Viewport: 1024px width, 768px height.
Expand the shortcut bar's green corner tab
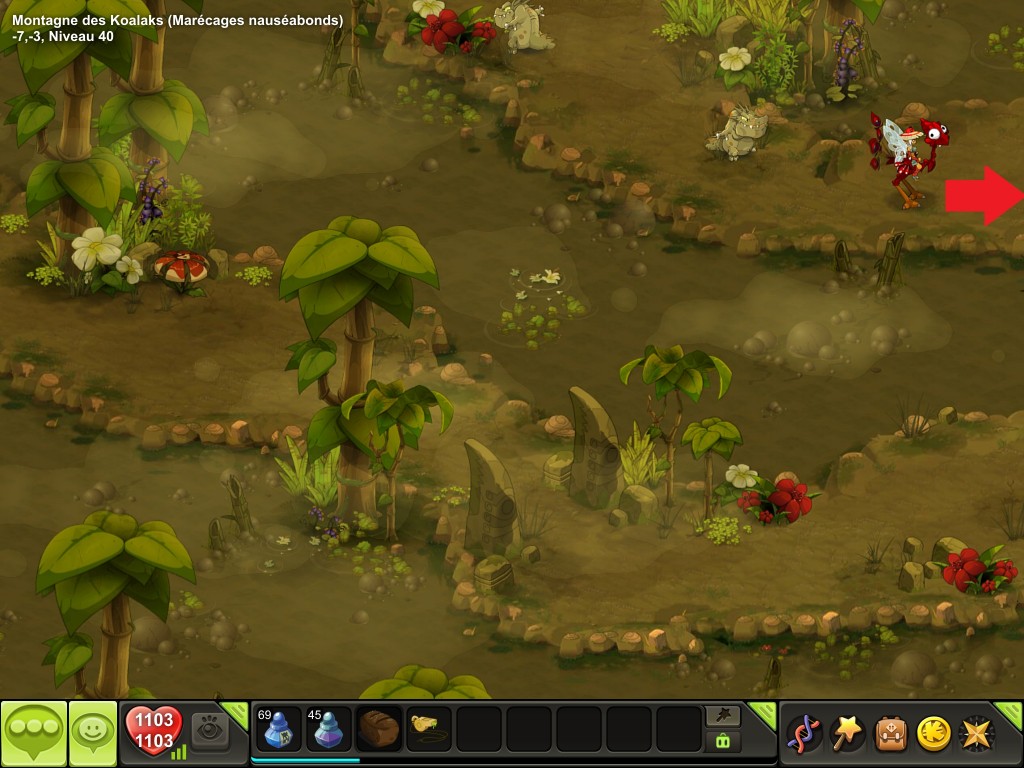click(x=764, y=714)
